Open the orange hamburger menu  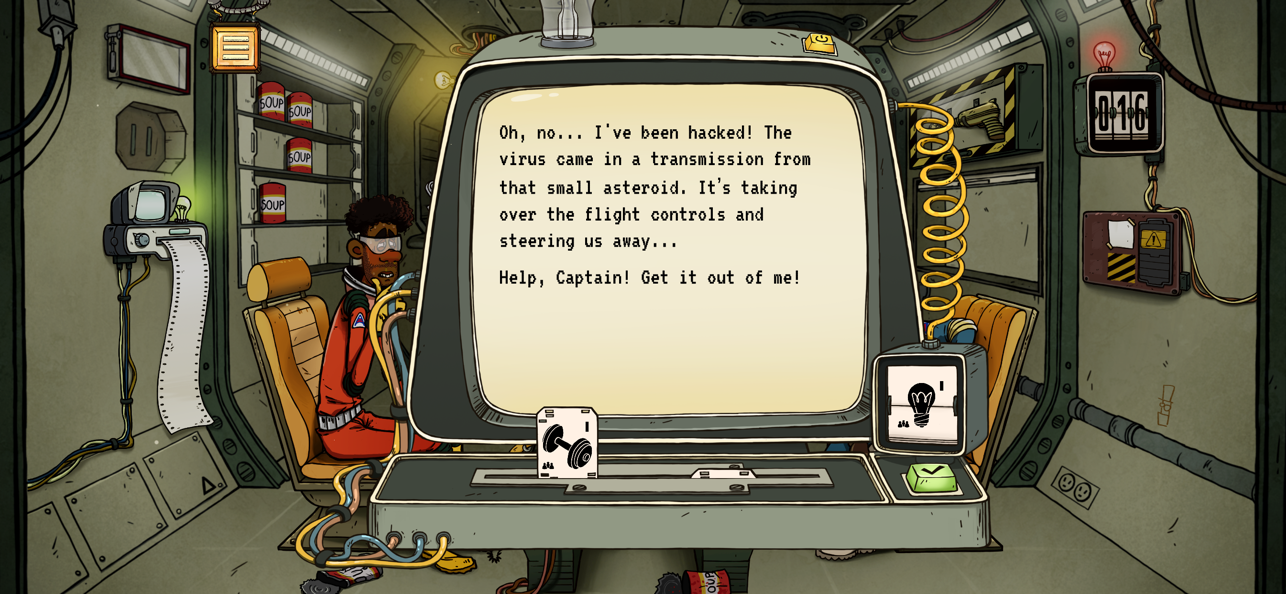(235, 48)
